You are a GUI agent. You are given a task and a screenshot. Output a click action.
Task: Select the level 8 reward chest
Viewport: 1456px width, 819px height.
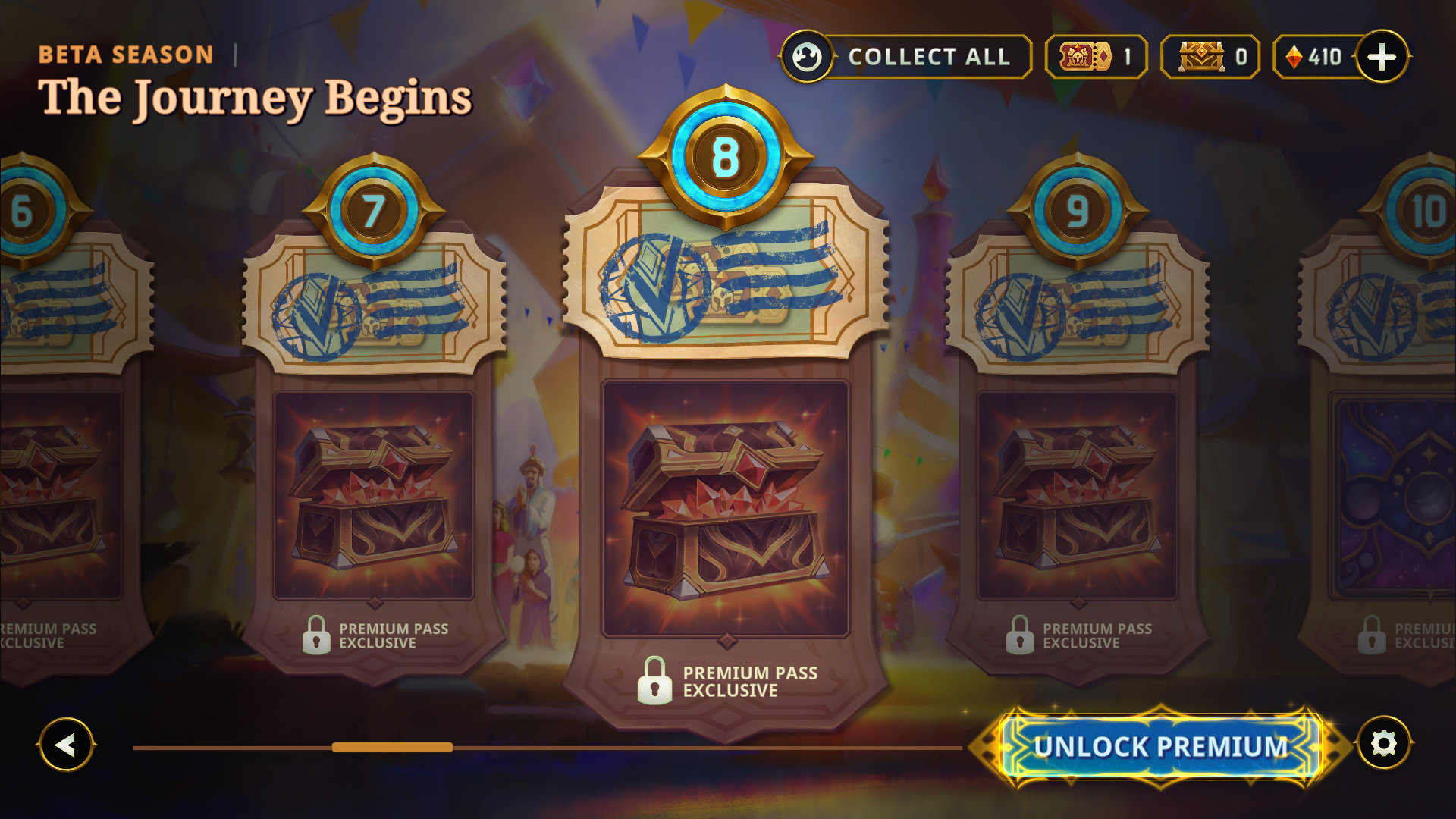pyautogui.click(x=725, y=508)
